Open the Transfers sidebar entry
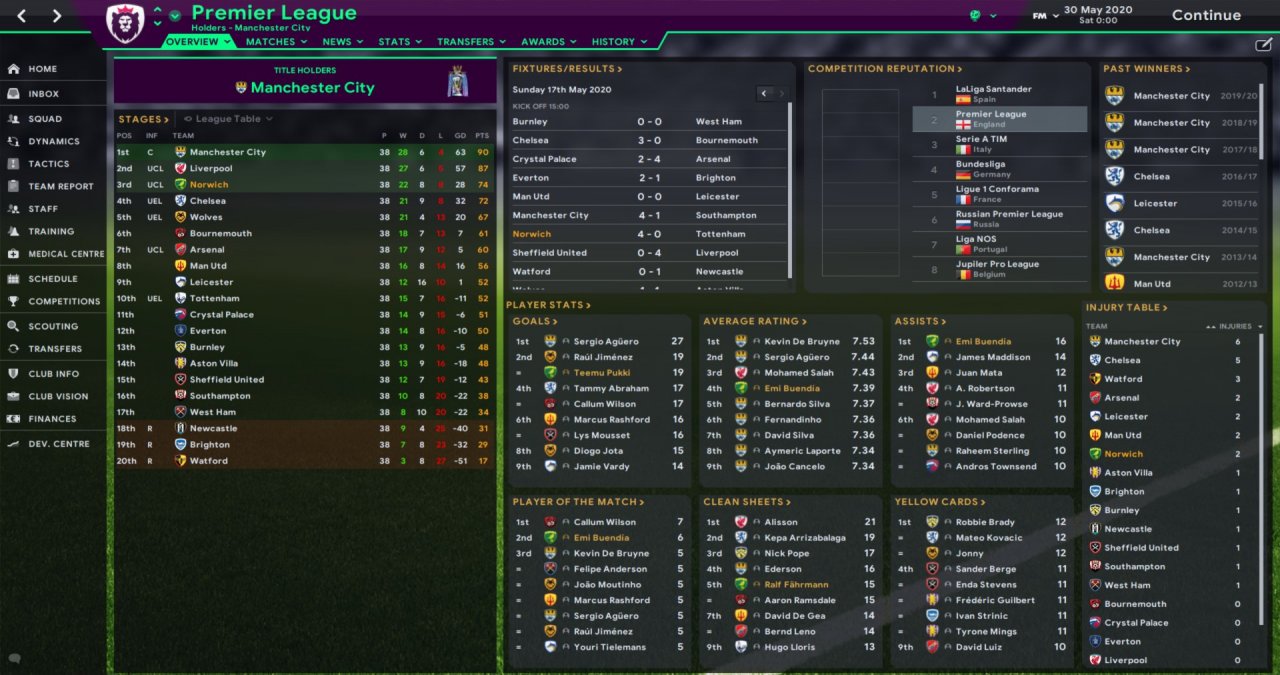This screenshot has height=675, width=1280. pos(55,349)
